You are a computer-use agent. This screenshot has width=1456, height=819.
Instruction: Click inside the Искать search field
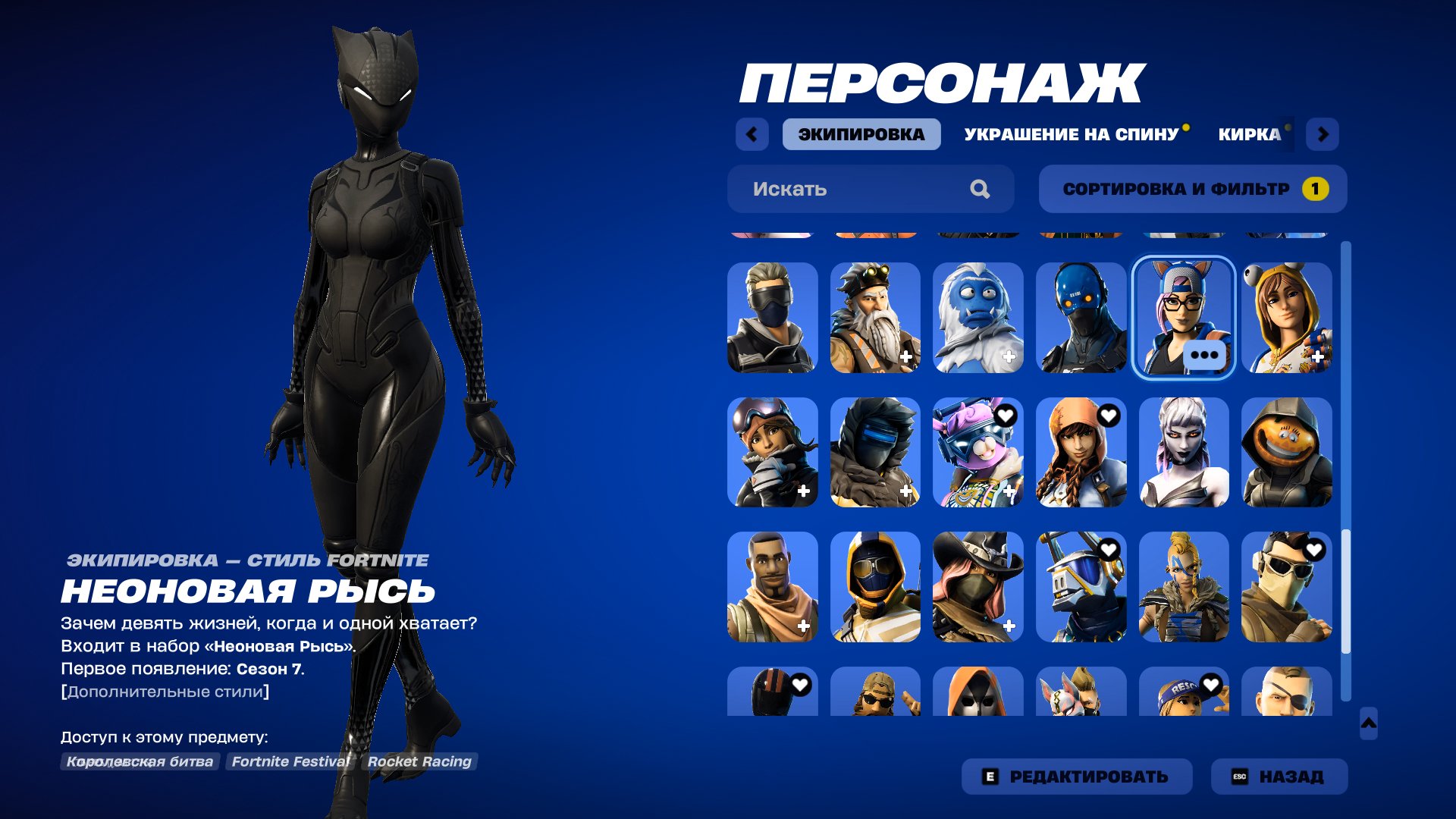(x=834, y=189)
